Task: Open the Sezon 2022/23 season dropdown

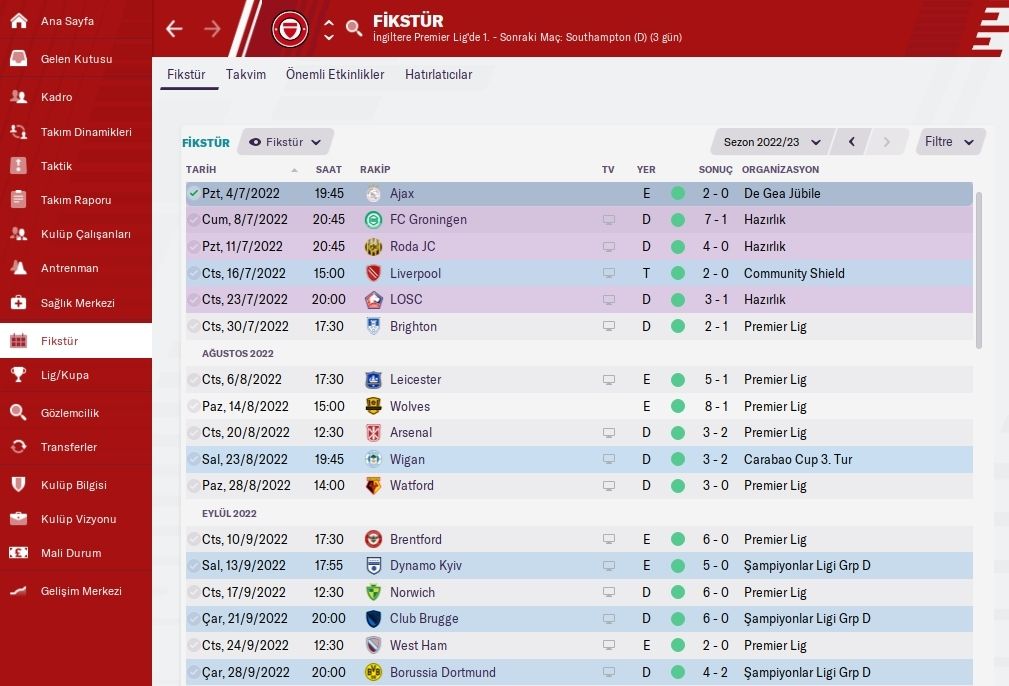Action: (x=772, y=142)
